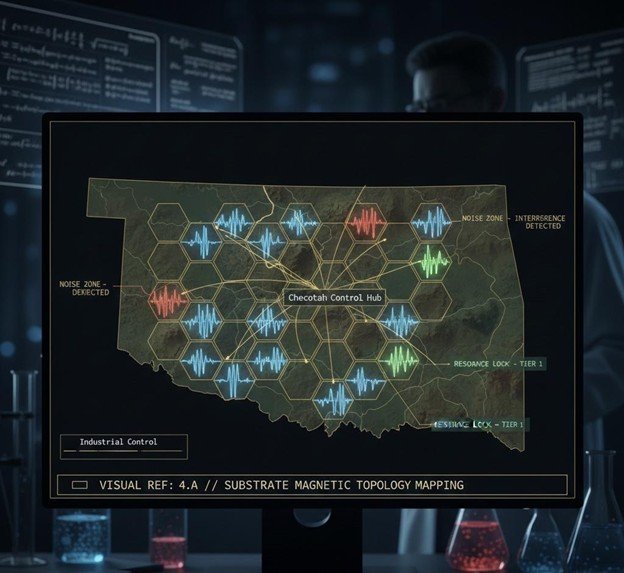
Task: Toggle the small rectangle before VISUAL REF text
Action: coord(79,485)
